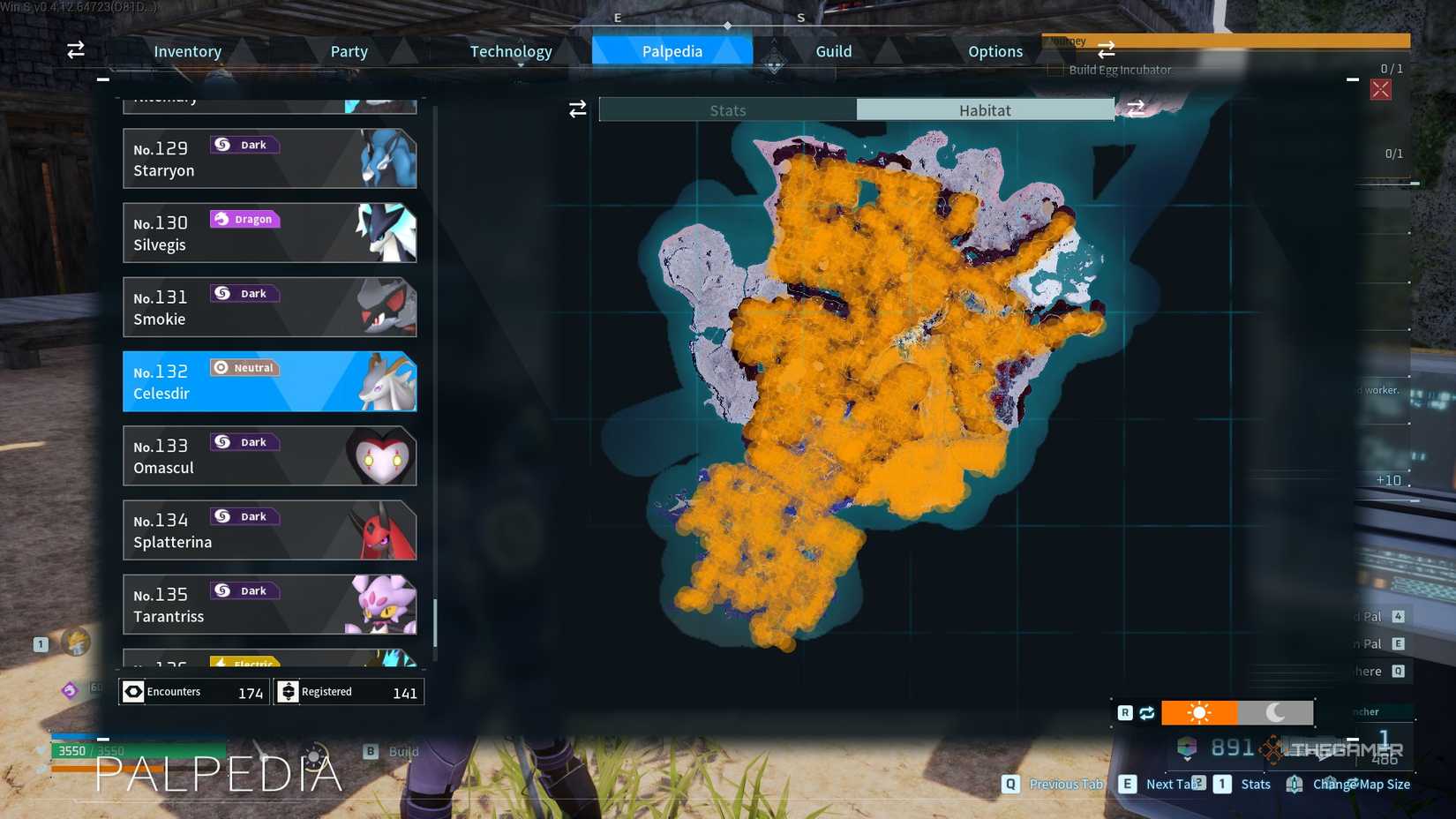
Task: Switch the habitat map to daytime view
Action: tap(1200, 711)
